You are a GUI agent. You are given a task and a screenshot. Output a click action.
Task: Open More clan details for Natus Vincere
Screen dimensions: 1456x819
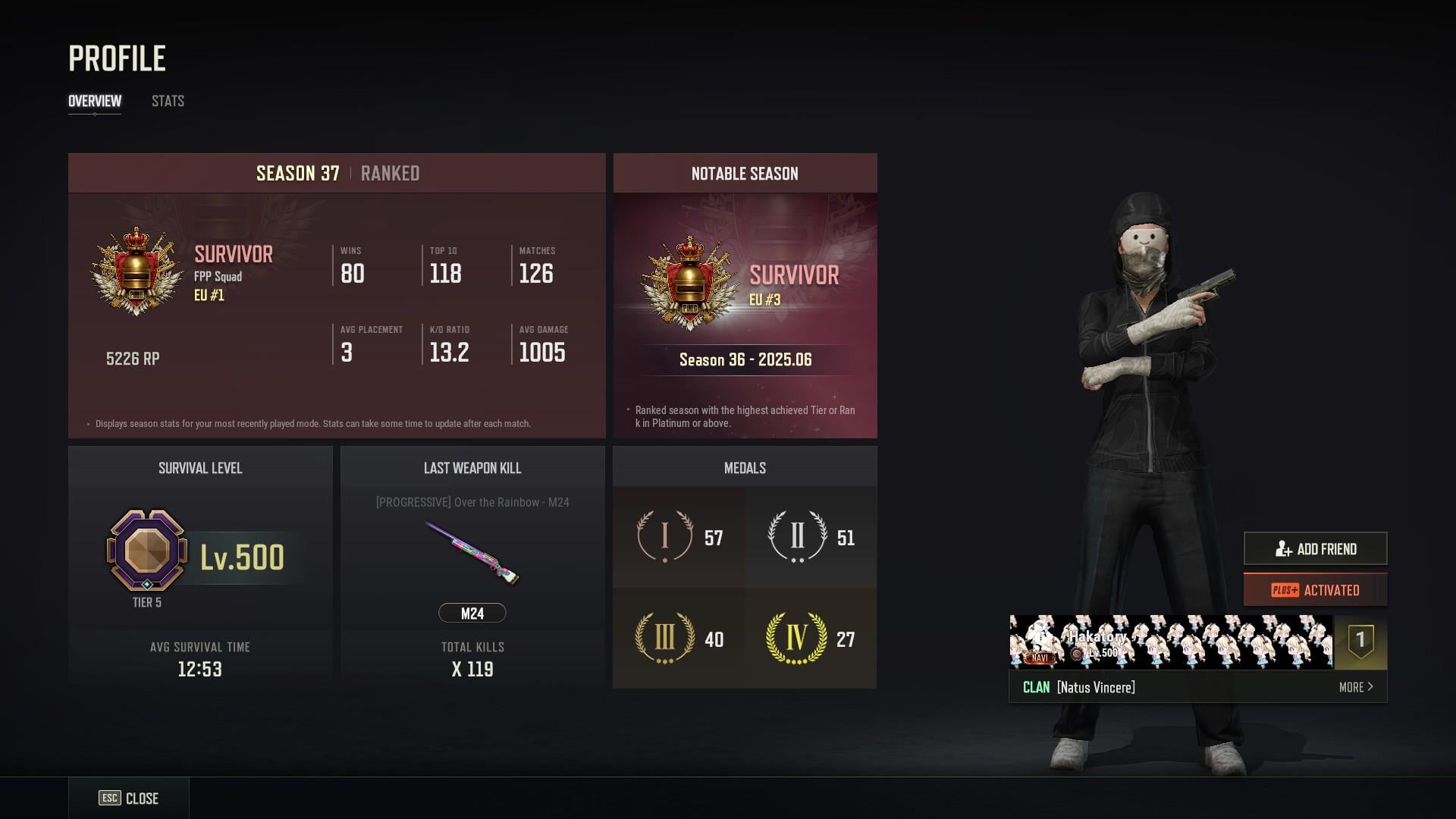(x=1355, y=687)
